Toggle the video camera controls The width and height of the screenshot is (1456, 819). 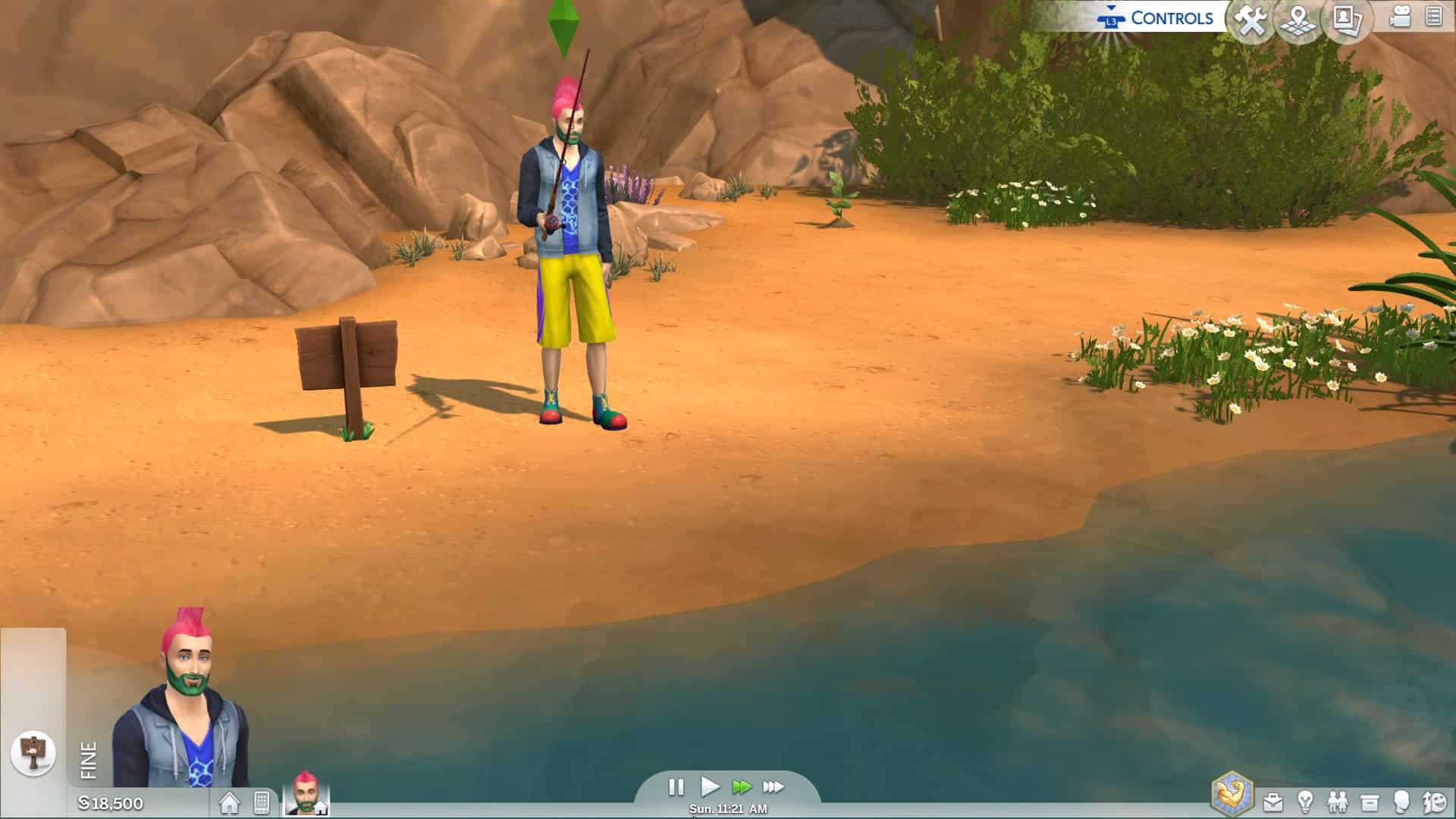[x=1400, y=18]
